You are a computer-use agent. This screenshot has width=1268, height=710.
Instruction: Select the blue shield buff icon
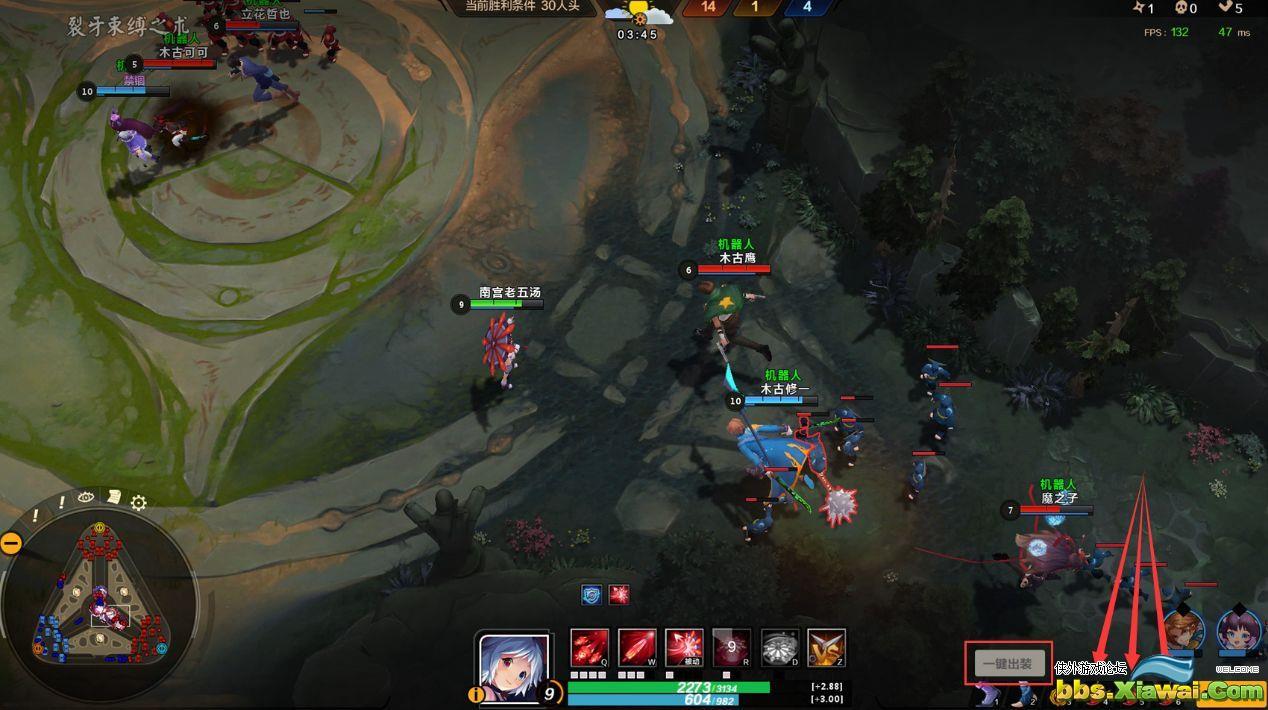[x=592, y=594]
